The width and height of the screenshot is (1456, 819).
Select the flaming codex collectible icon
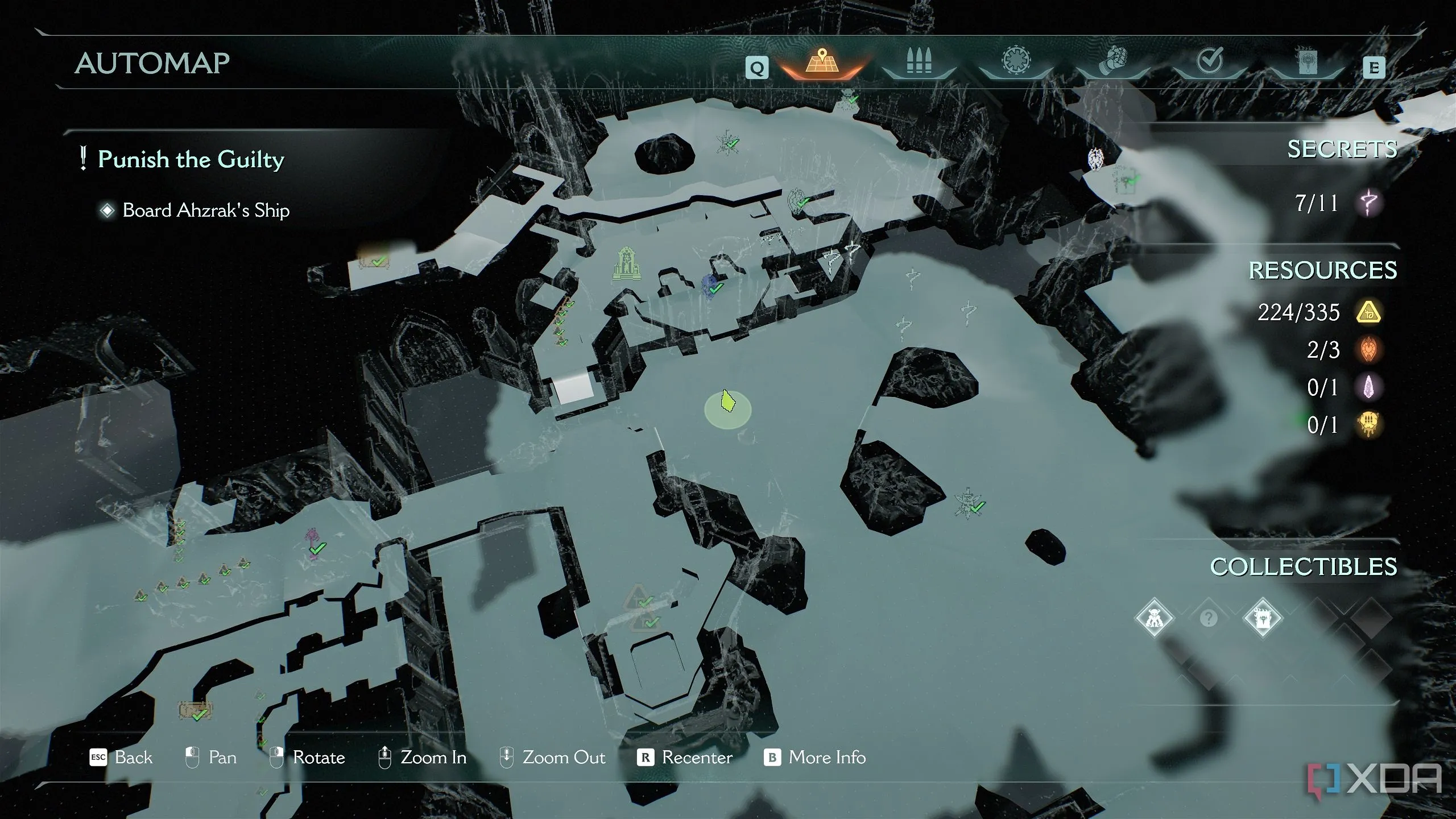pyautogui.click(x=1262, y=618)
